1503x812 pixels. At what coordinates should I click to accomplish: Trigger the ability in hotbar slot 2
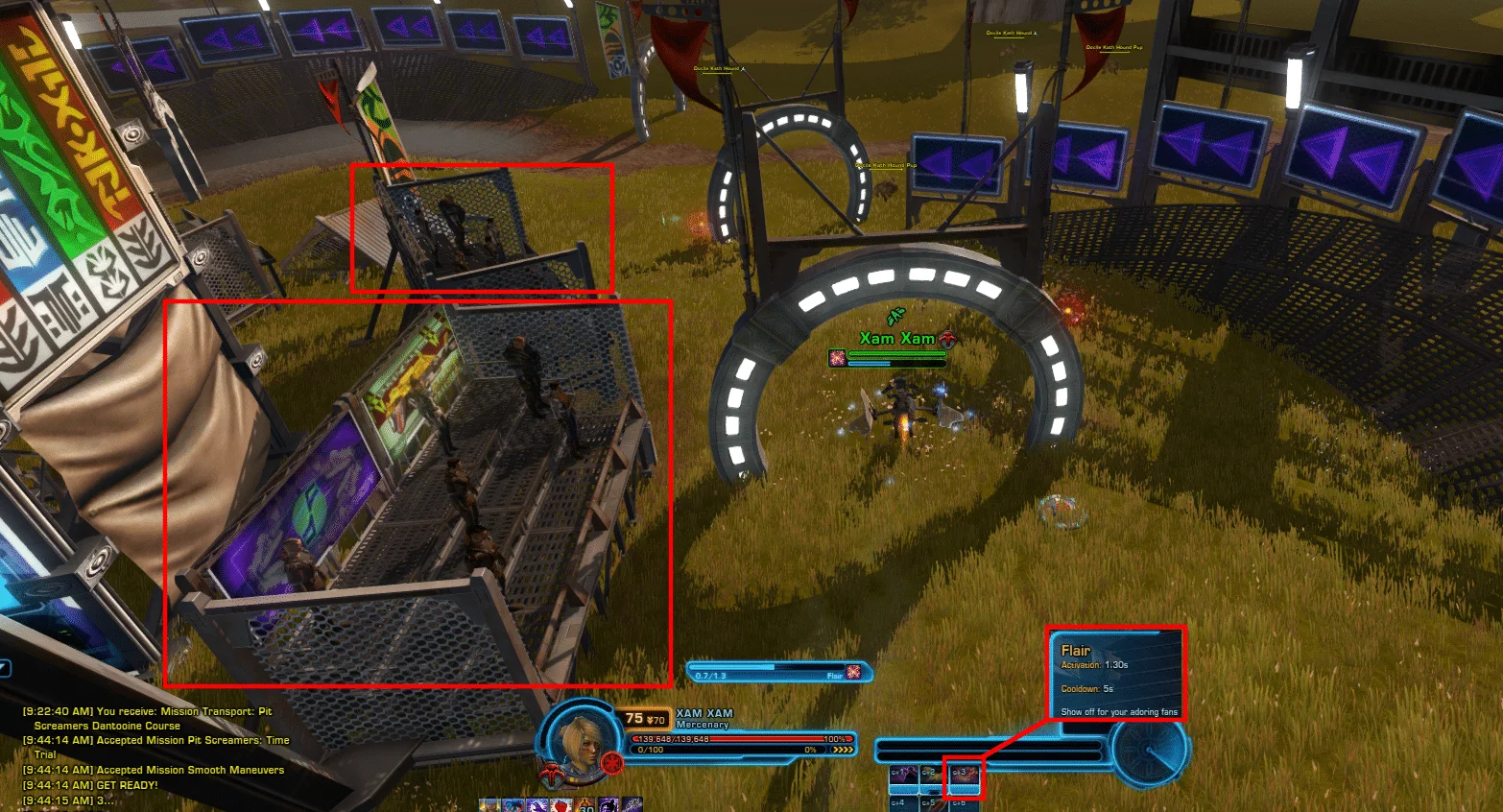pyautogui.click(x=932, y=776)
